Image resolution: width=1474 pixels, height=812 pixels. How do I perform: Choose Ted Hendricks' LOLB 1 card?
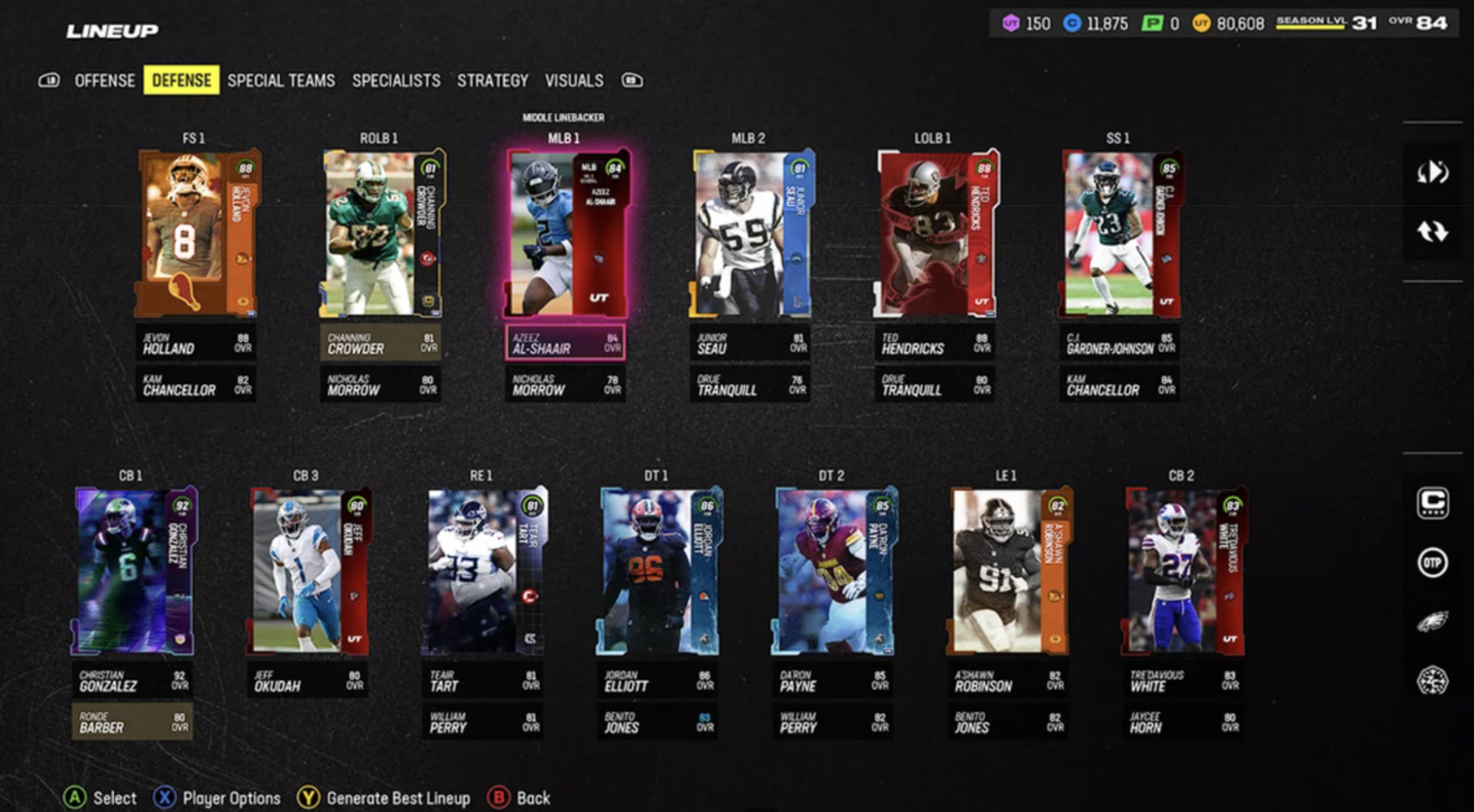point(935,233)
